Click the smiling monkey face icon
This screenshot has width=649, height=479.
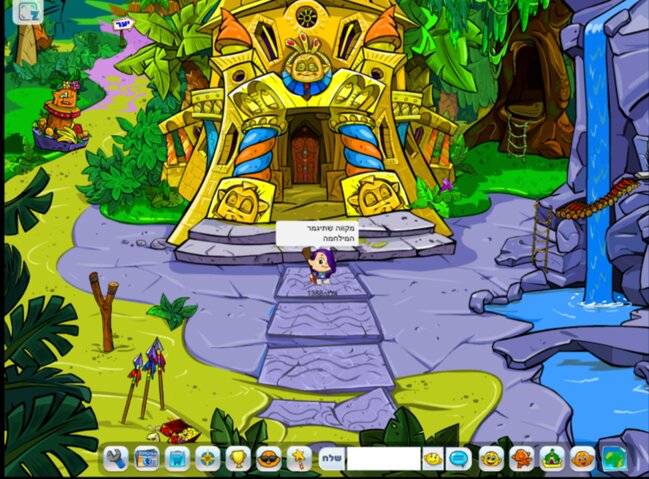point(490,459)
